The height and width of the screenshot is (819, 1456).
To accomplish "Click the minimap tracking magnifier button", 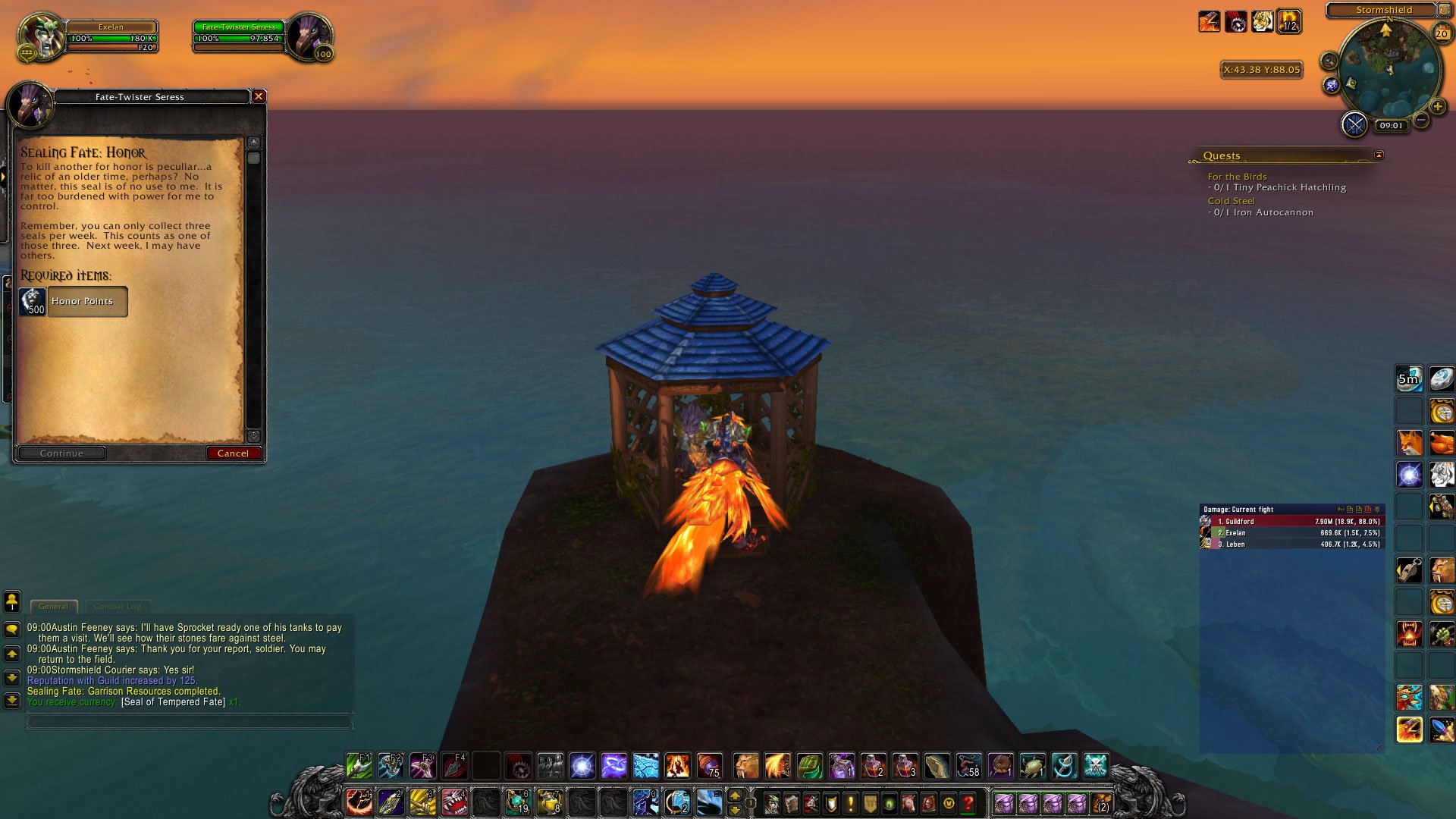I will point(1329,61).
